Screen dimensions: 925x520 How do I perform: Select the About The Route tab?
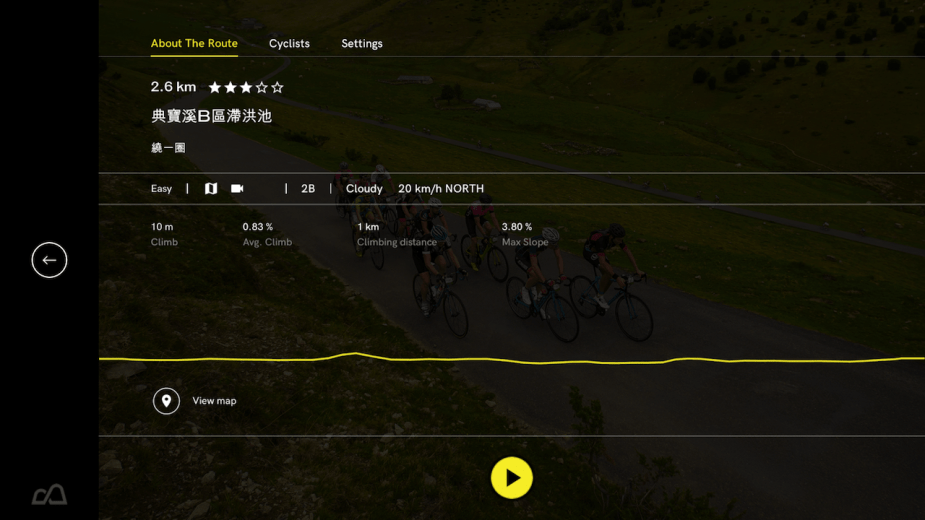pos(194,44)
